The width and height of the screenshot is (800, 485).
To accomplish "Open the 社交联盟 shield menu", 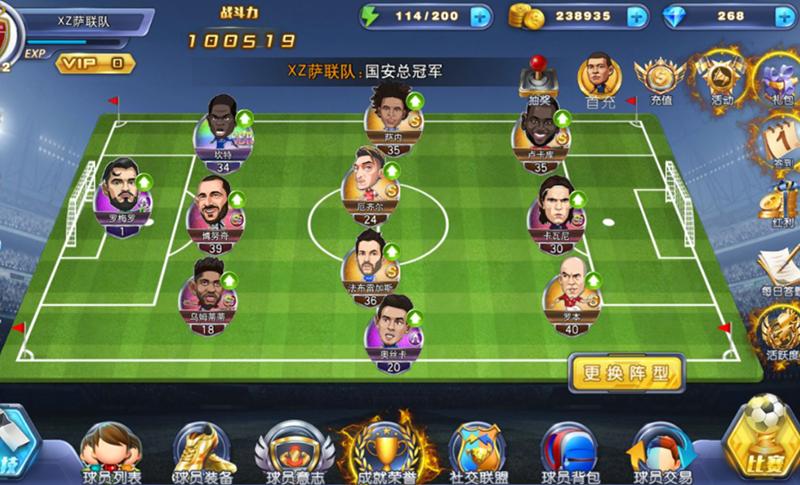I will click(x=475, y=448).
